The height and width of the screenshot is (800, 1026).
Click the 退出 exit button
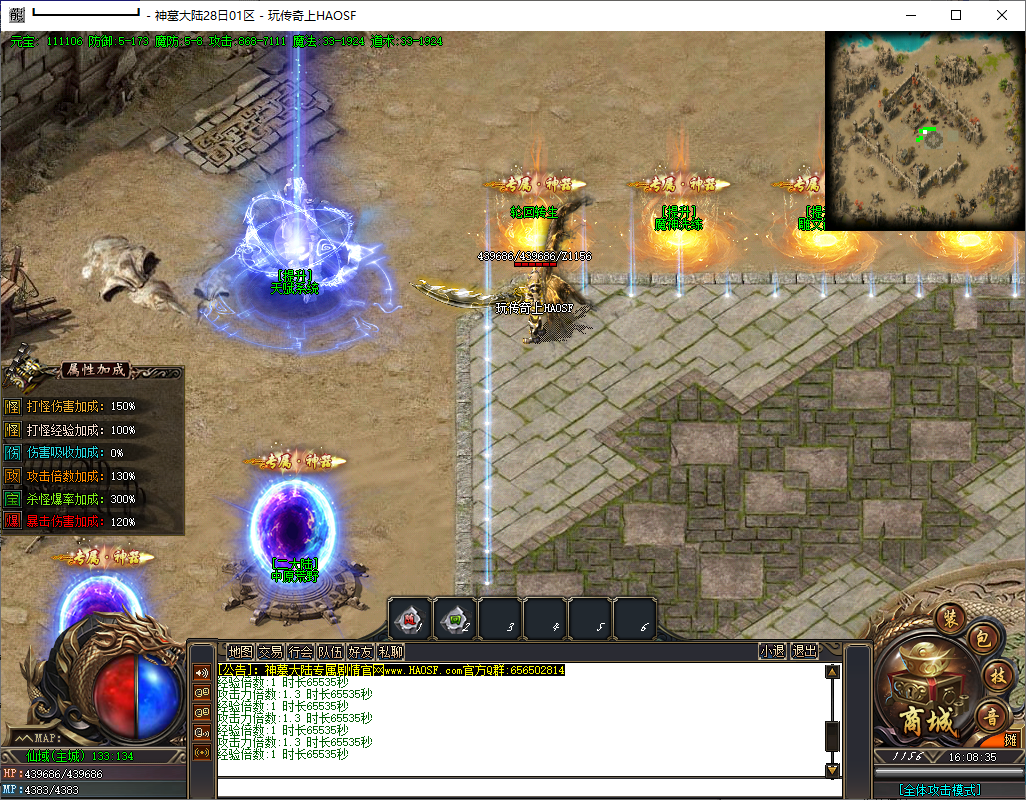tap(804, 651)
